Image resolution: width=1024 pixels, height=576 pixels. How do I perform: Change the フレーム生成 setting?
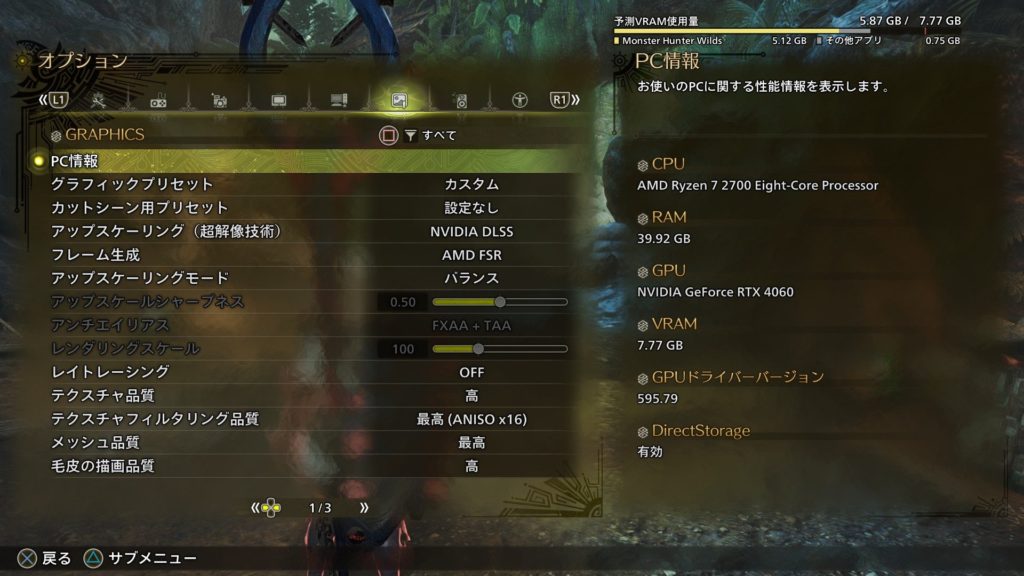[300, 255]
